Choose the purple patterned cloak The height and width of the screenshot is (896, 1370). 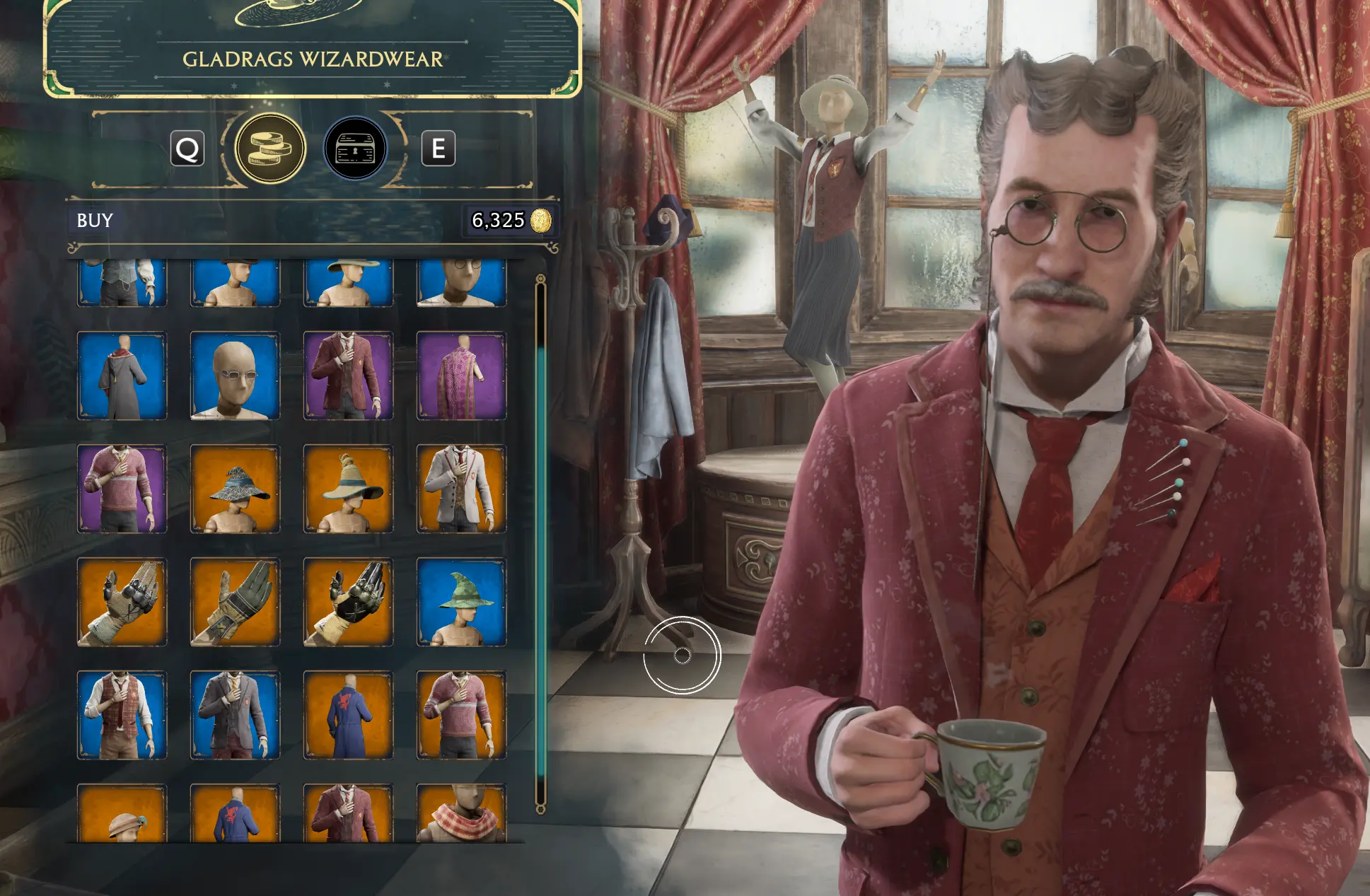tap(461, 376)
